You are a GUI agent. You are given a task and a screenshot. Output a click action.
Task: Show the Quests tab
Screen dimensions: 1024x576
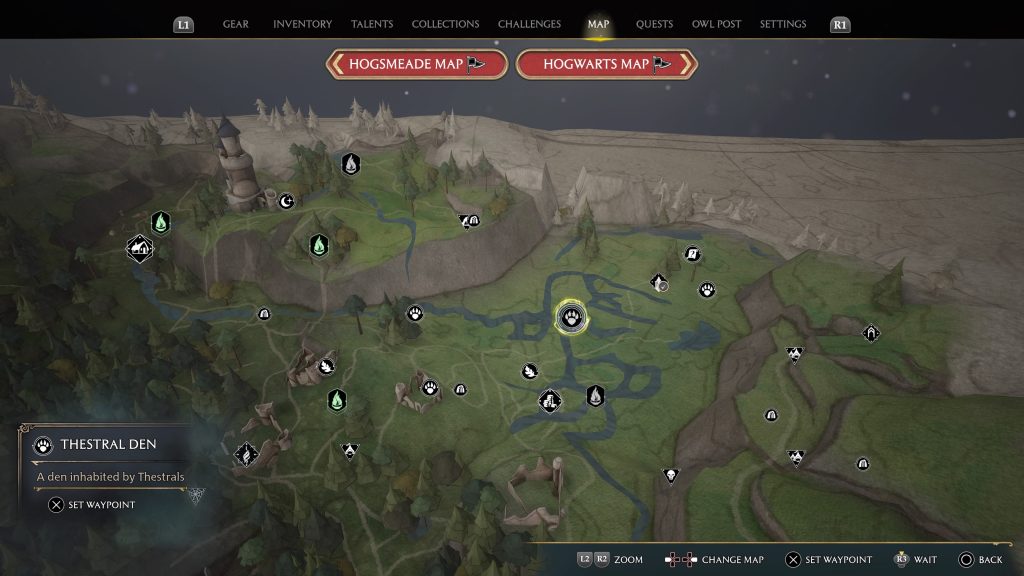[x=655, y=24]
